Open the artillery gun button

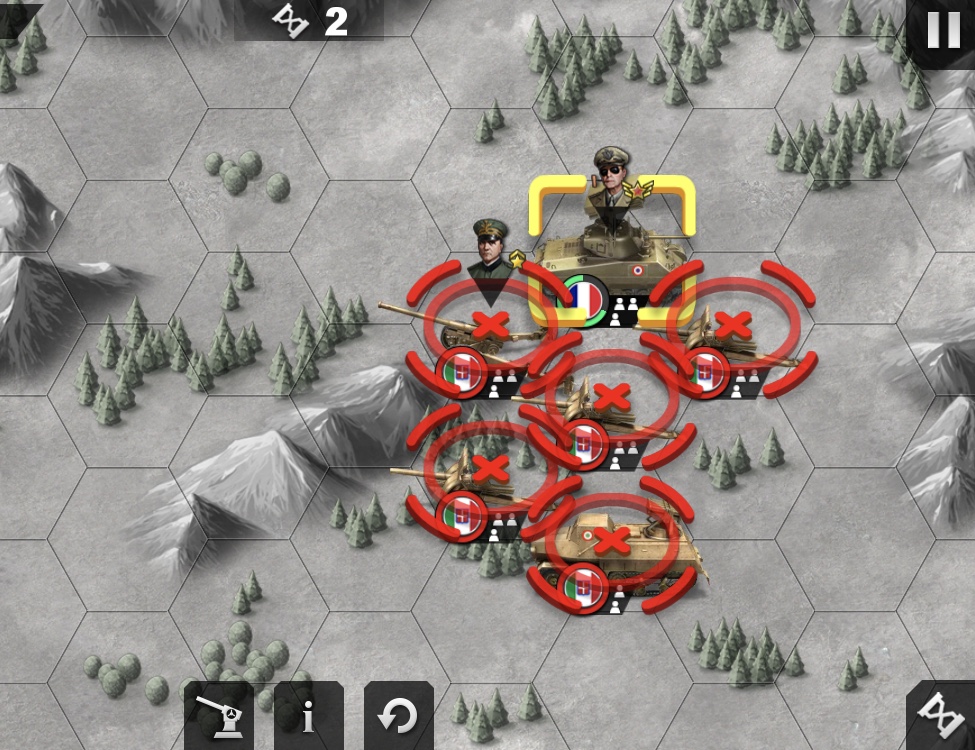coord(218,716)
